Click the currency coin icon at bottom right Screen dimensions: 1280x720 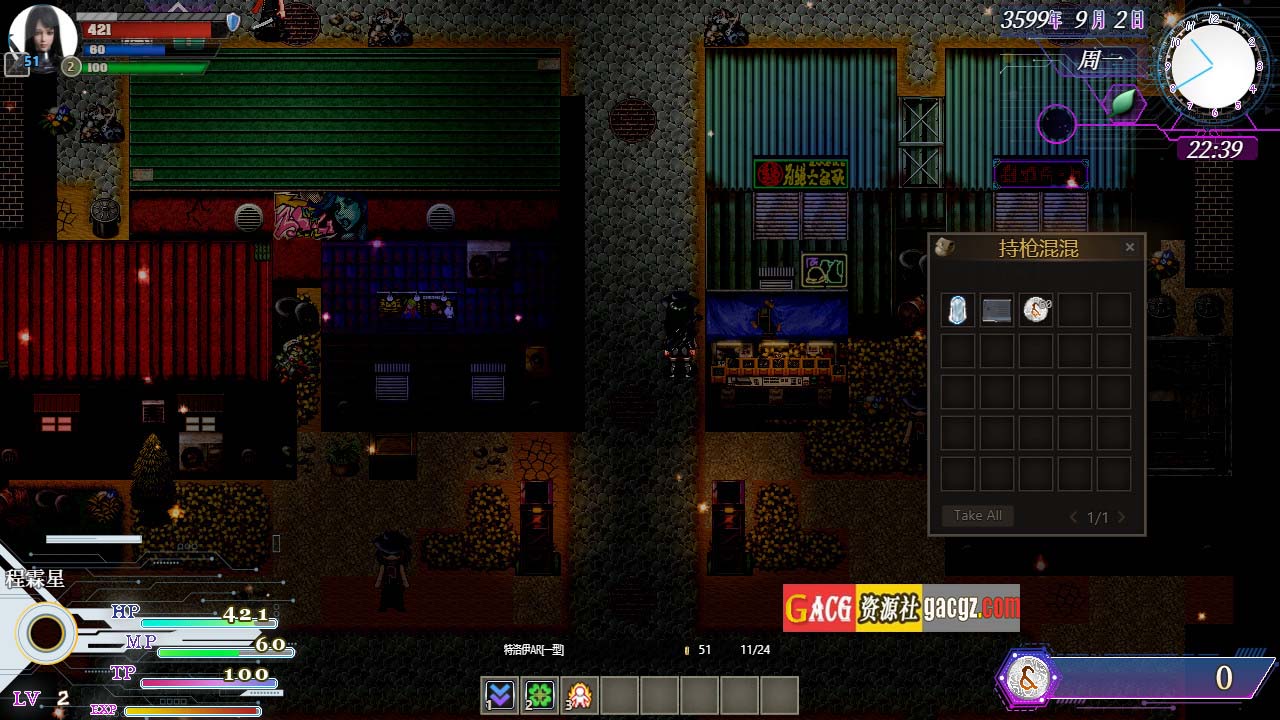1028,678
